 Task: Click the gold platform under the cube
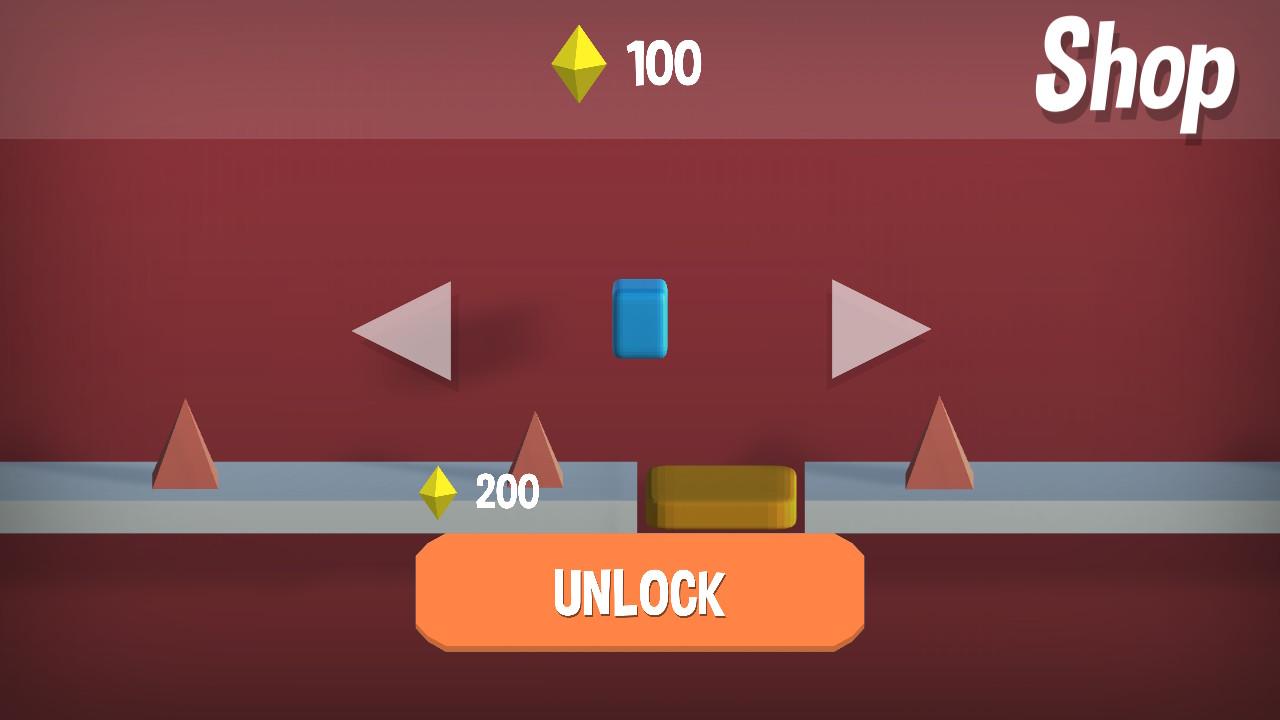pyautogui.click(x=722, y=494)
